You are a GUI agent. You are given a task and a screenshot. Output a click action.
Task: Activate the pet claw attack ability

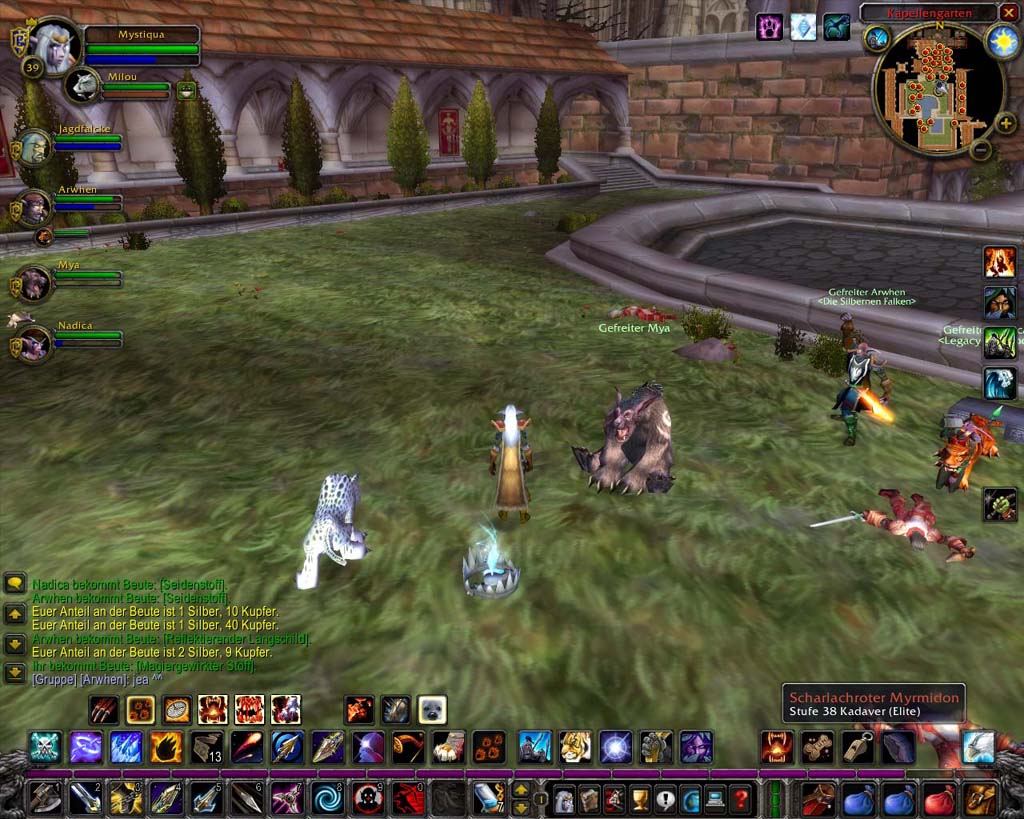[105, 710]
